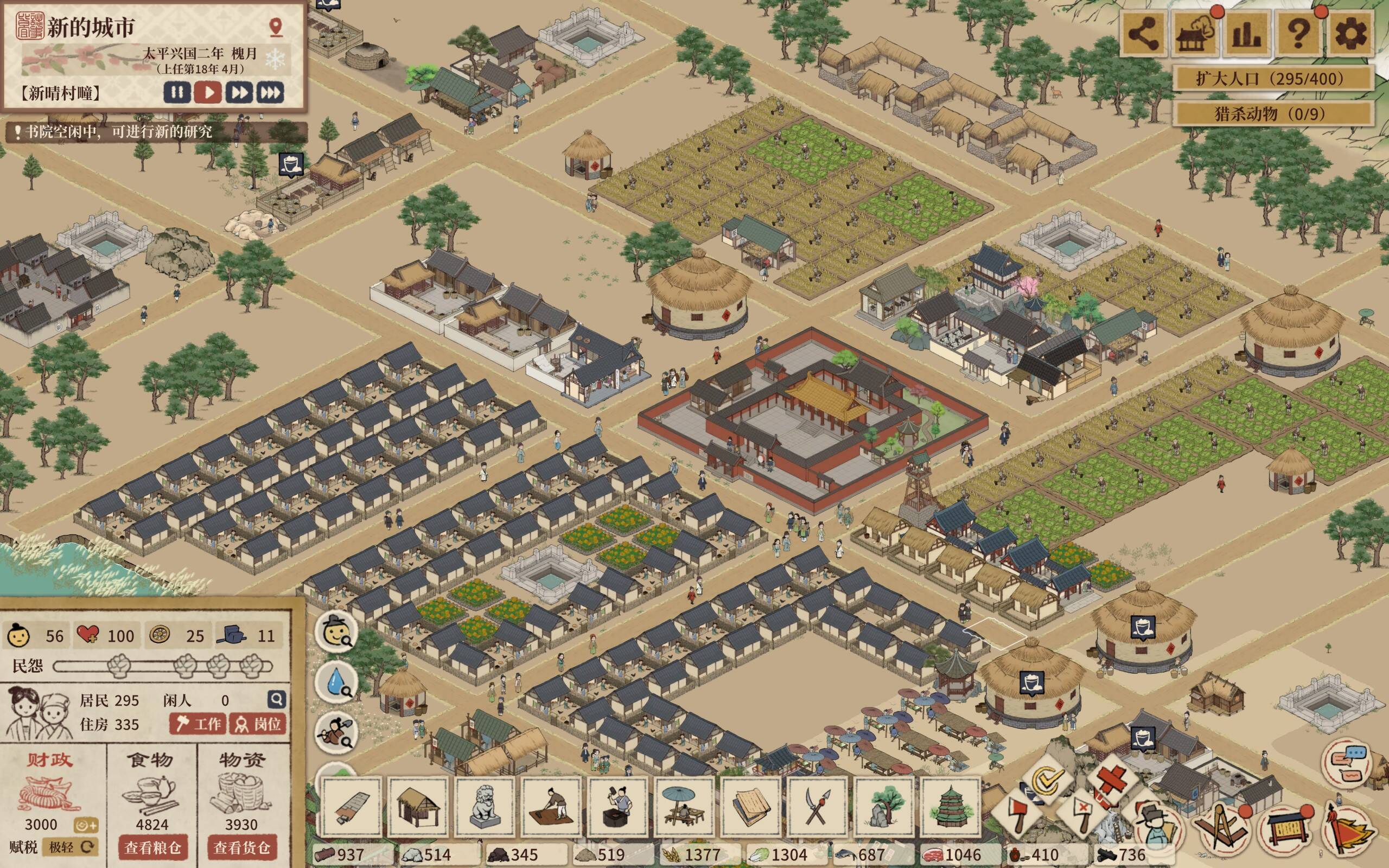Open the 岗位 job positions button
Screen dimensions: 1389x868
(x=258, y=724)
